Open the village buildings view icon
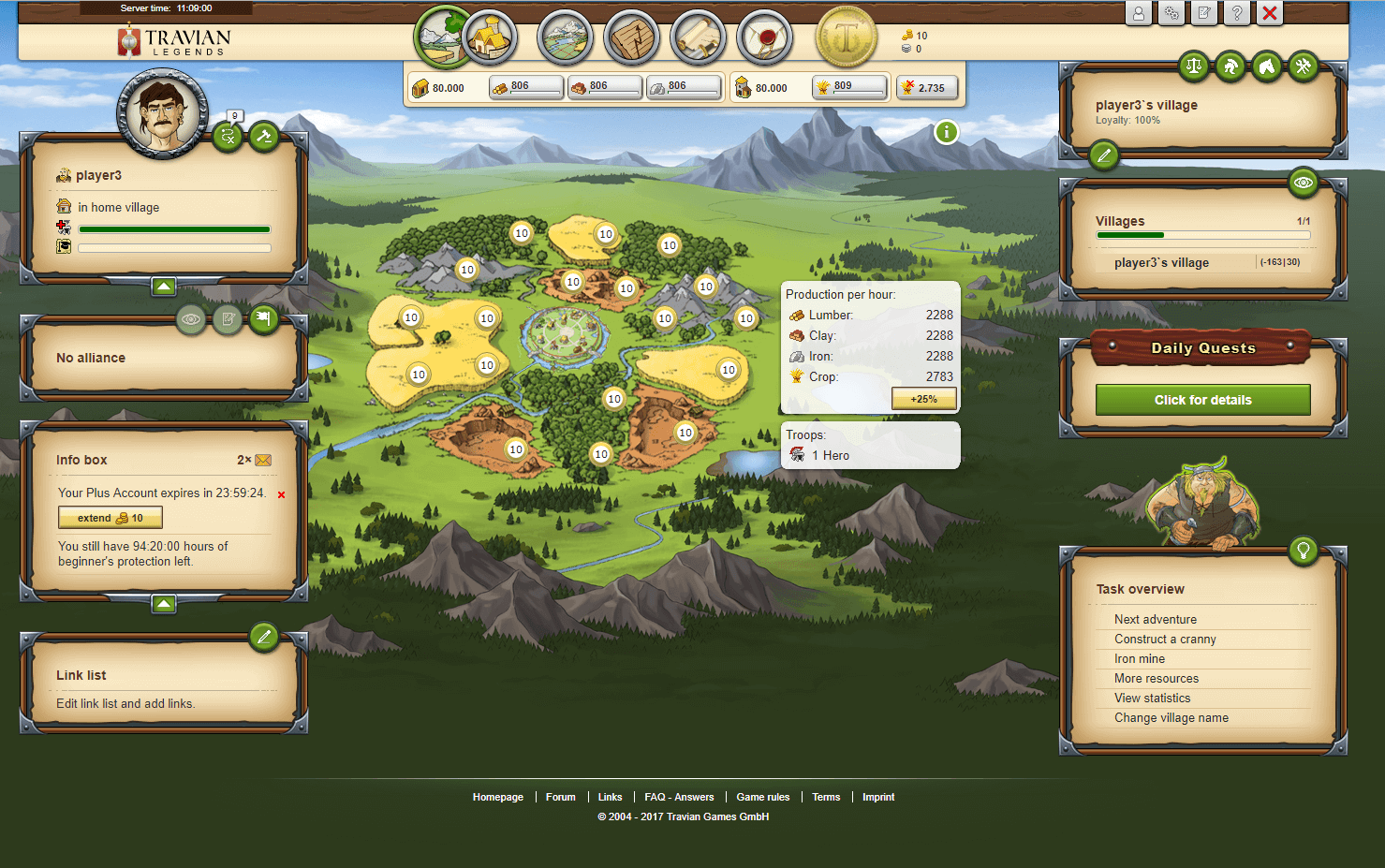1385x868 pixels. pos(490,38)
